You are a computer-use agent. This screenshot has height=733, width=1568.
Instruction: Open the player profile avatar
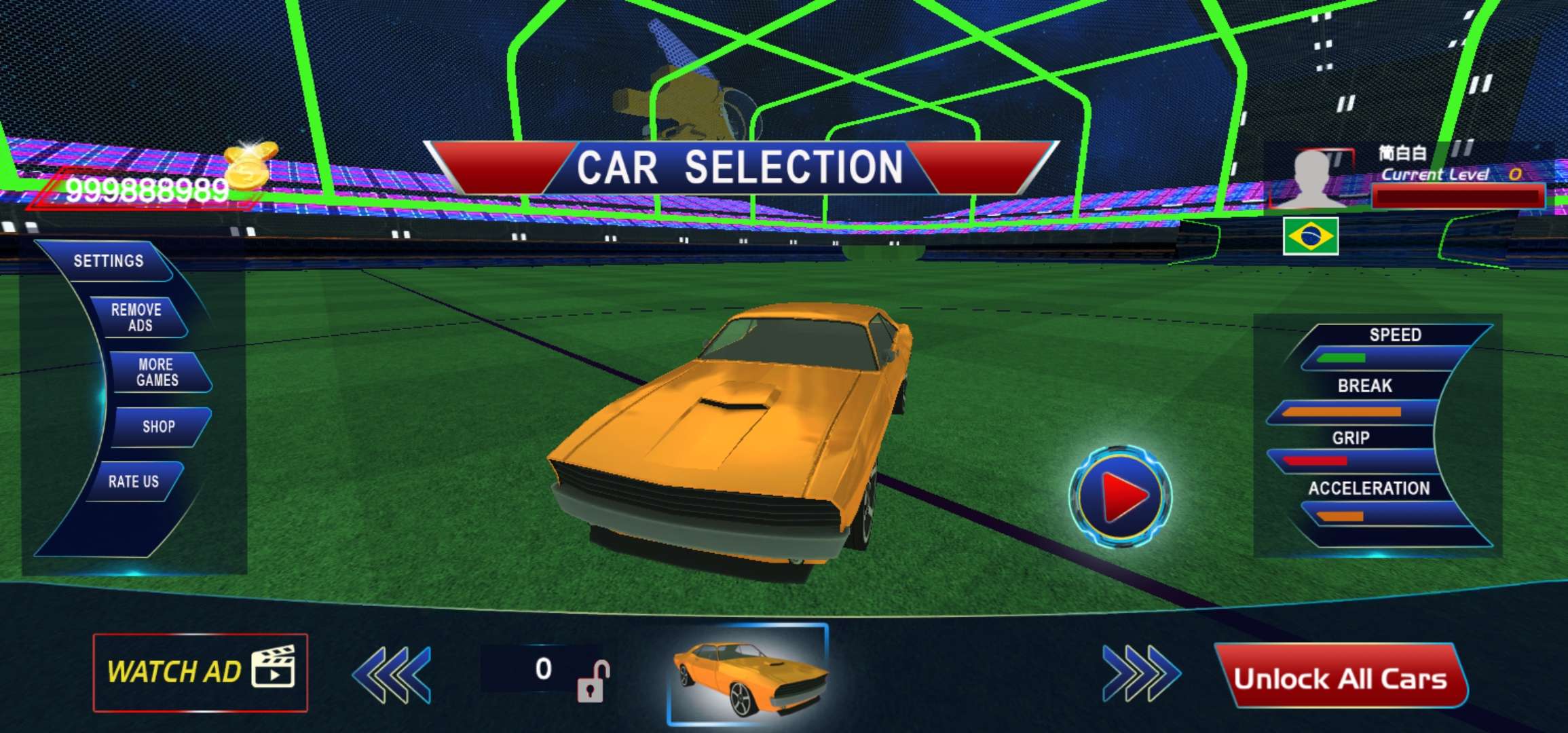coord(1313,178)
